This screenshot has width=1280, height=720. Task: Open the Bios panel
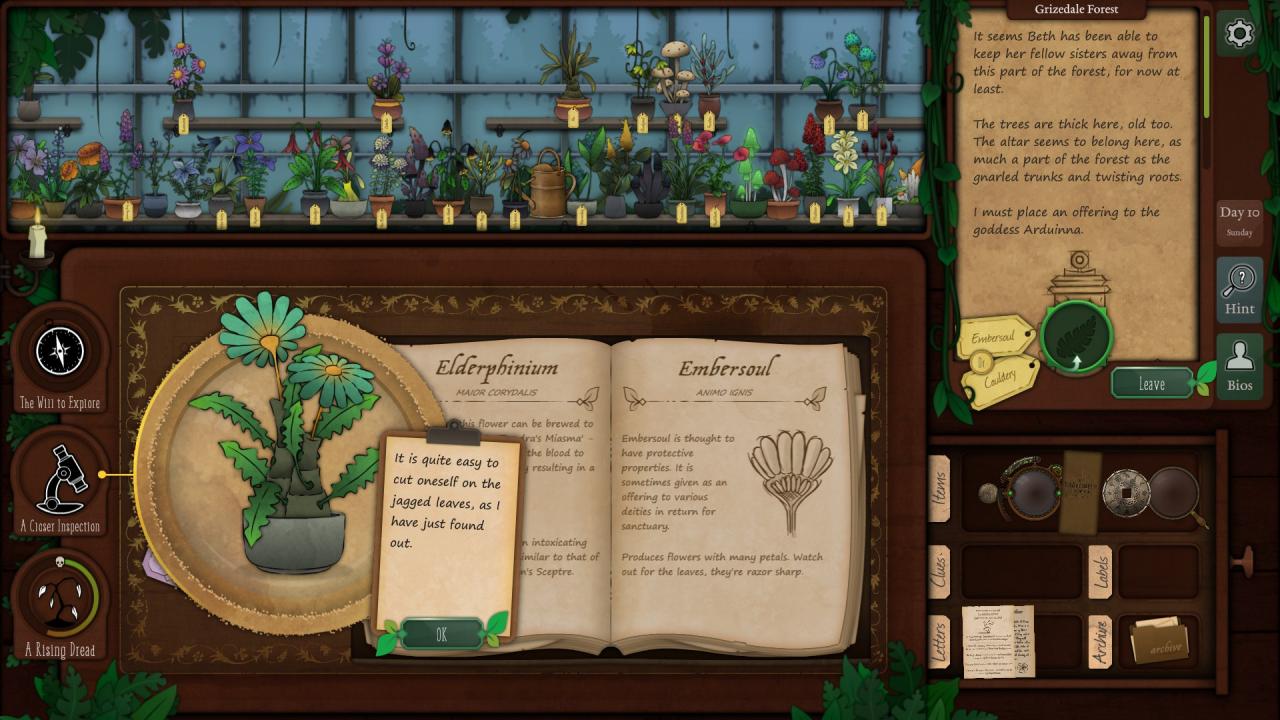click(1239, 366)
